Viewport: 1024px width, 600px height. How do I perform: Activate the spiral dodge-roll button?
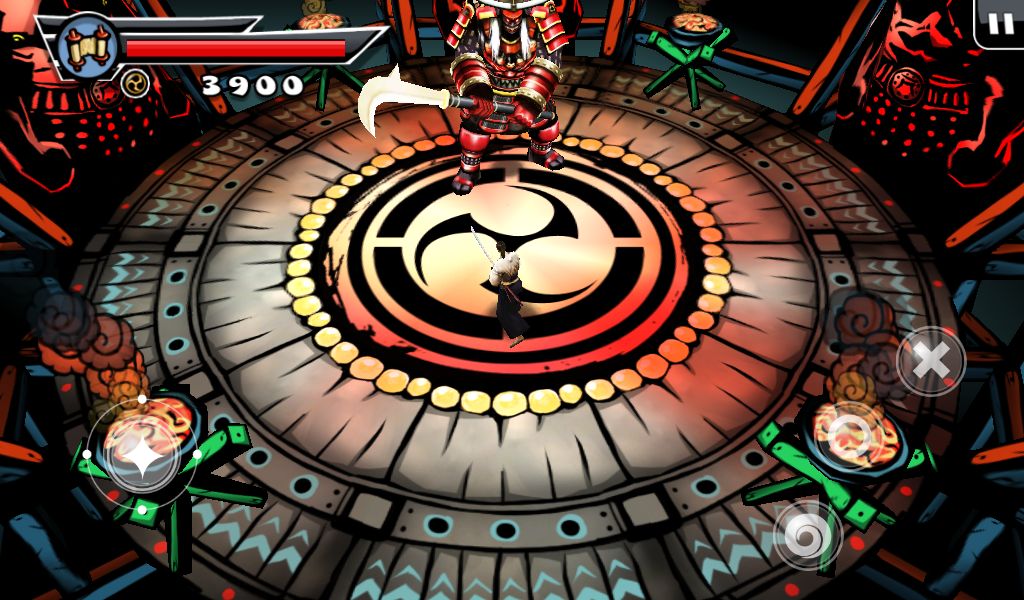pyautogui.click(x=807, y=534)
